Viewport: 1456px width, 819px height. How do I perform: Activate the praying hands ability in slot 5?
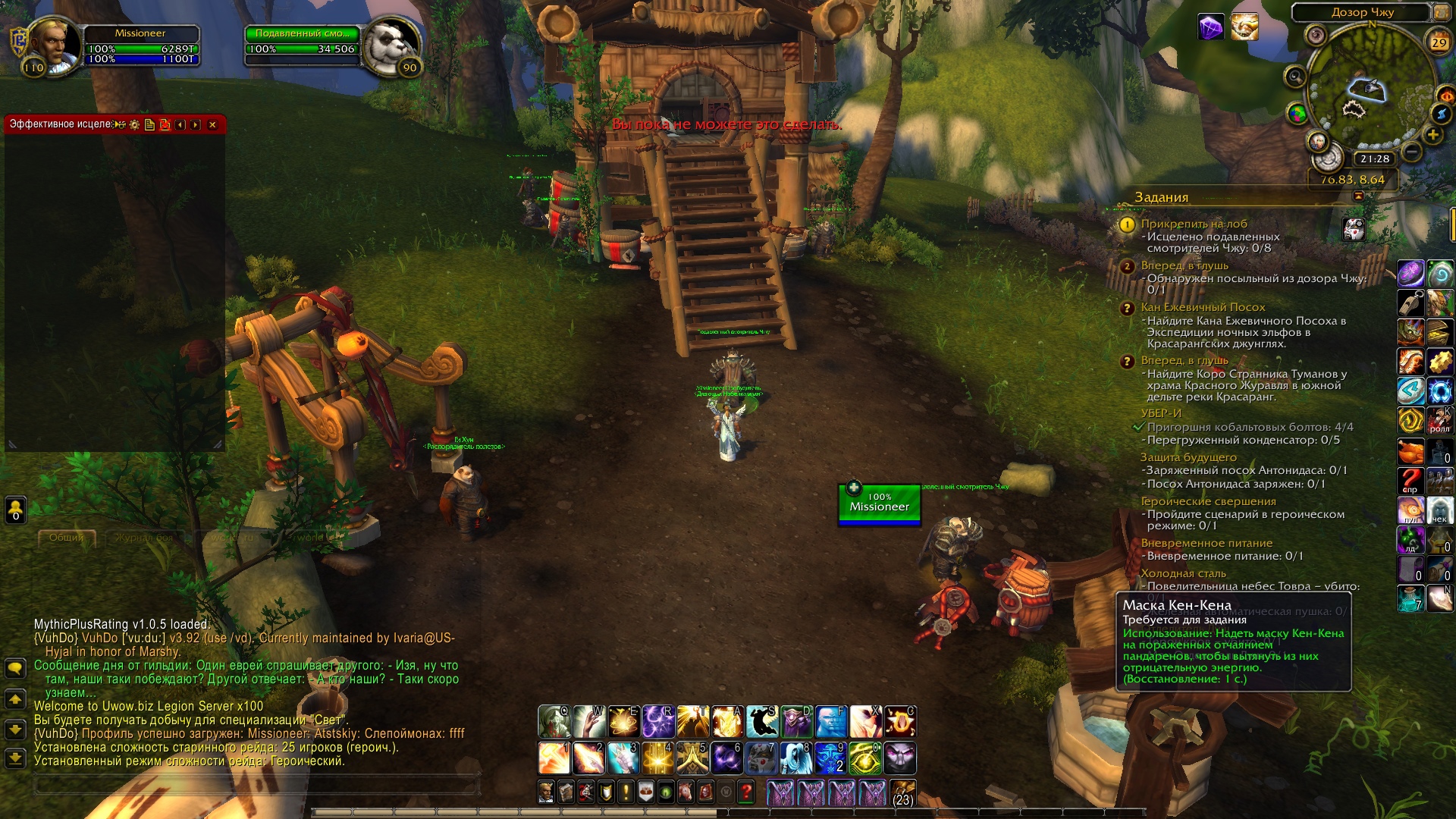click(x=692, y=758)
